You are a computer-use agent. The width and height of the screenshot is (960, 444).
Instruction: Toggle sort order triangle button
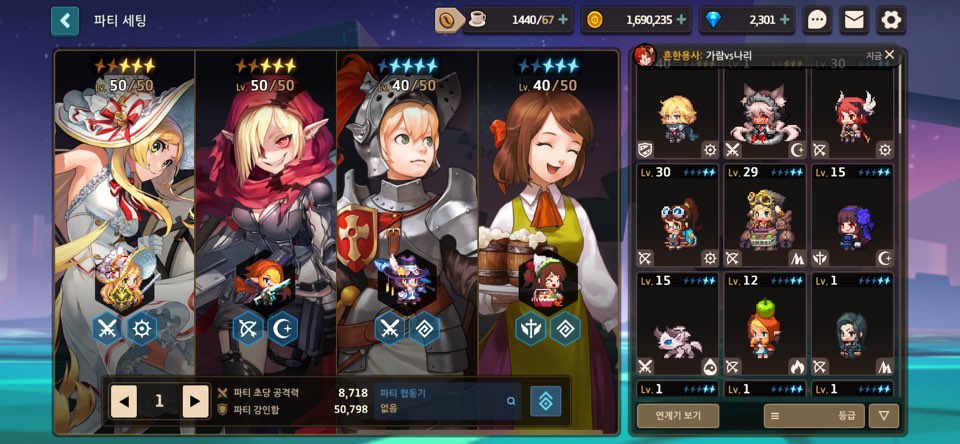coord(883,416)
